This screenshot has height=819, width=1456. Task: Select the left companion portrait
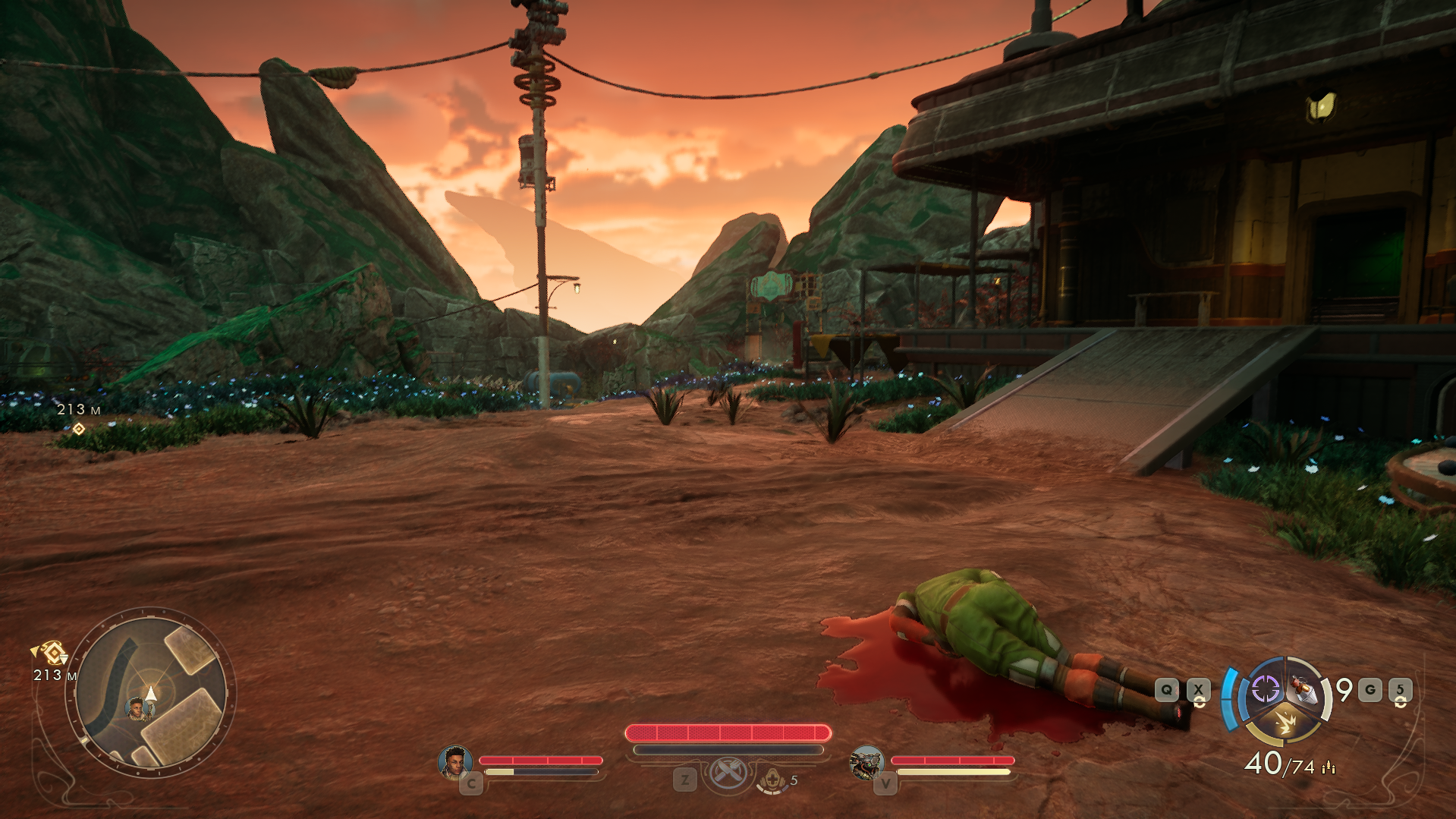pyautogui.click(x=454, y=762)
